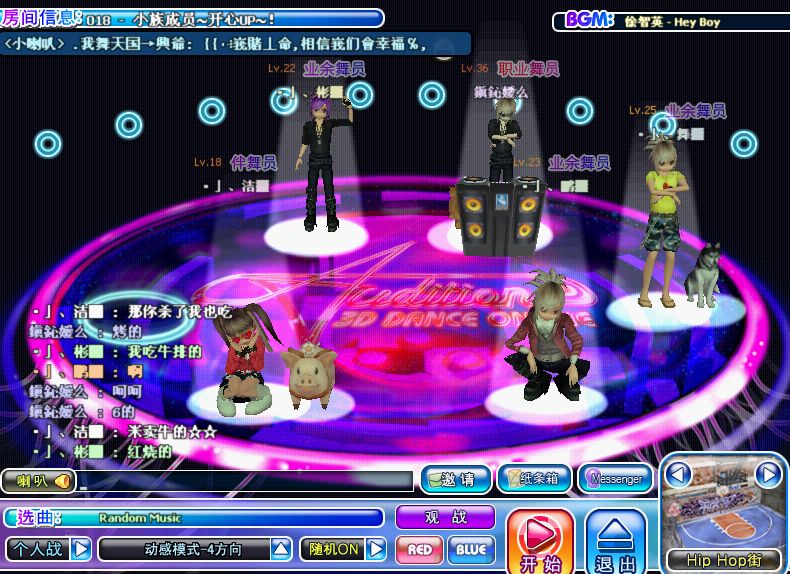Click the chat text input box

click(246, 481)
